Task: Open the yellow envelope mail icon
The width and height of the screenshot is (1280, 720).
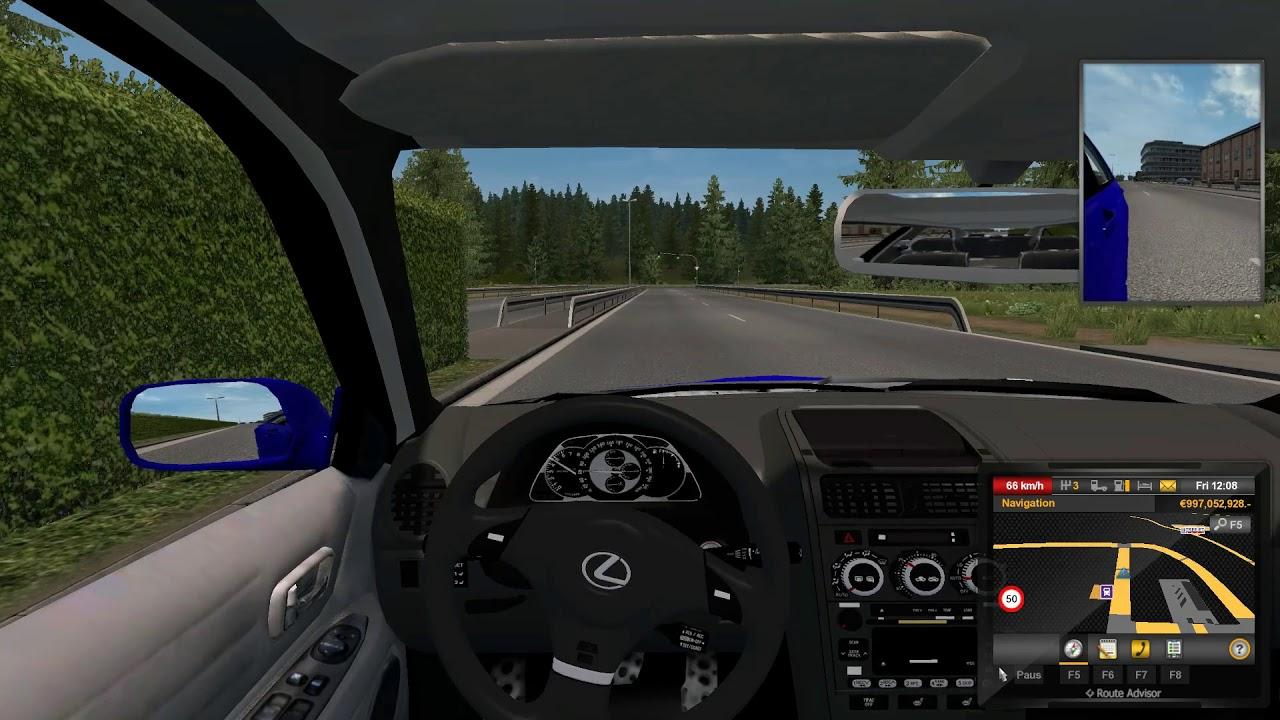Action: [1167, 486]
